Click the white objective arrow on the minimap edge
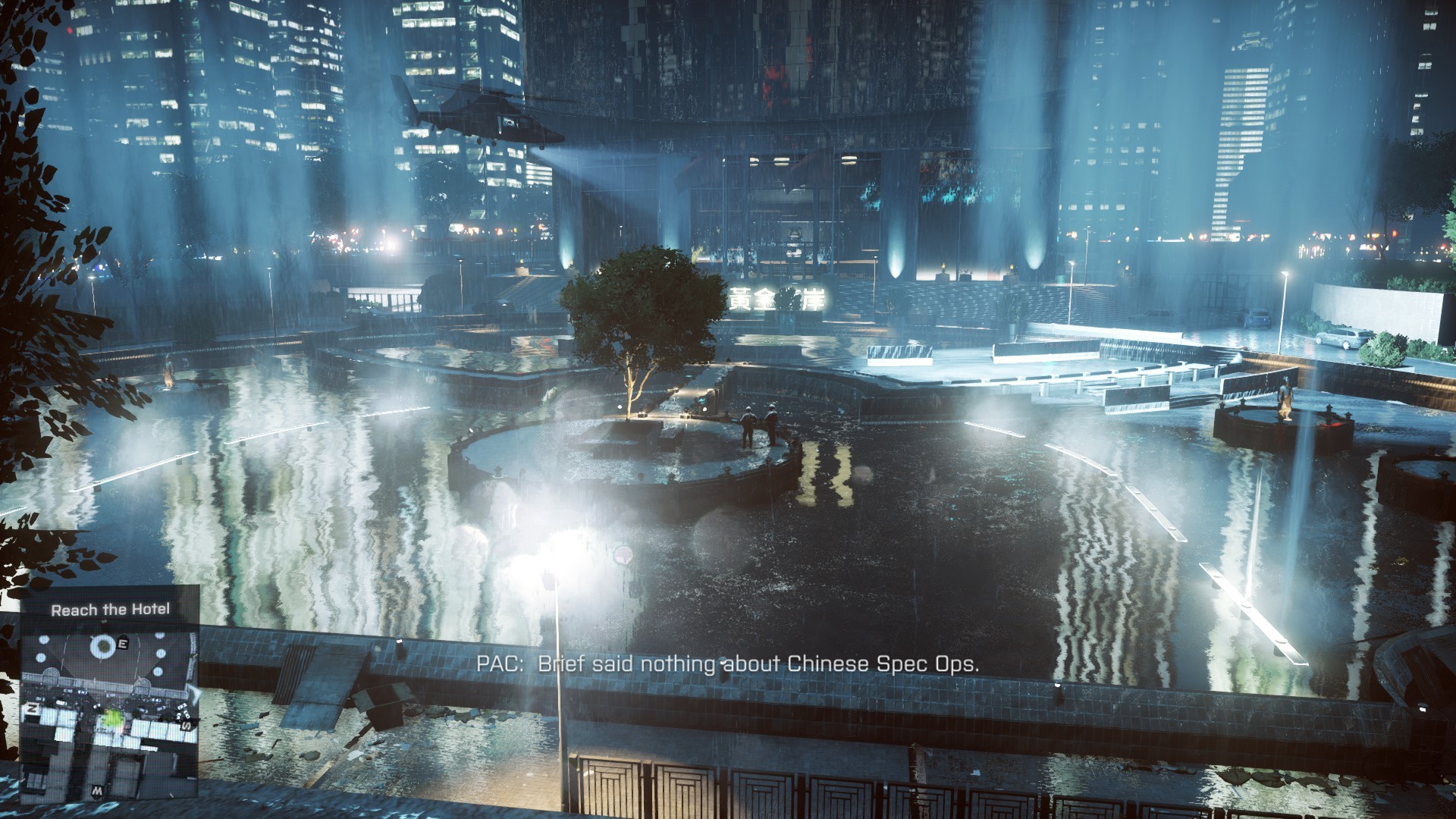The width and height of the screenshot is (1456, 819). coord(194,694)
